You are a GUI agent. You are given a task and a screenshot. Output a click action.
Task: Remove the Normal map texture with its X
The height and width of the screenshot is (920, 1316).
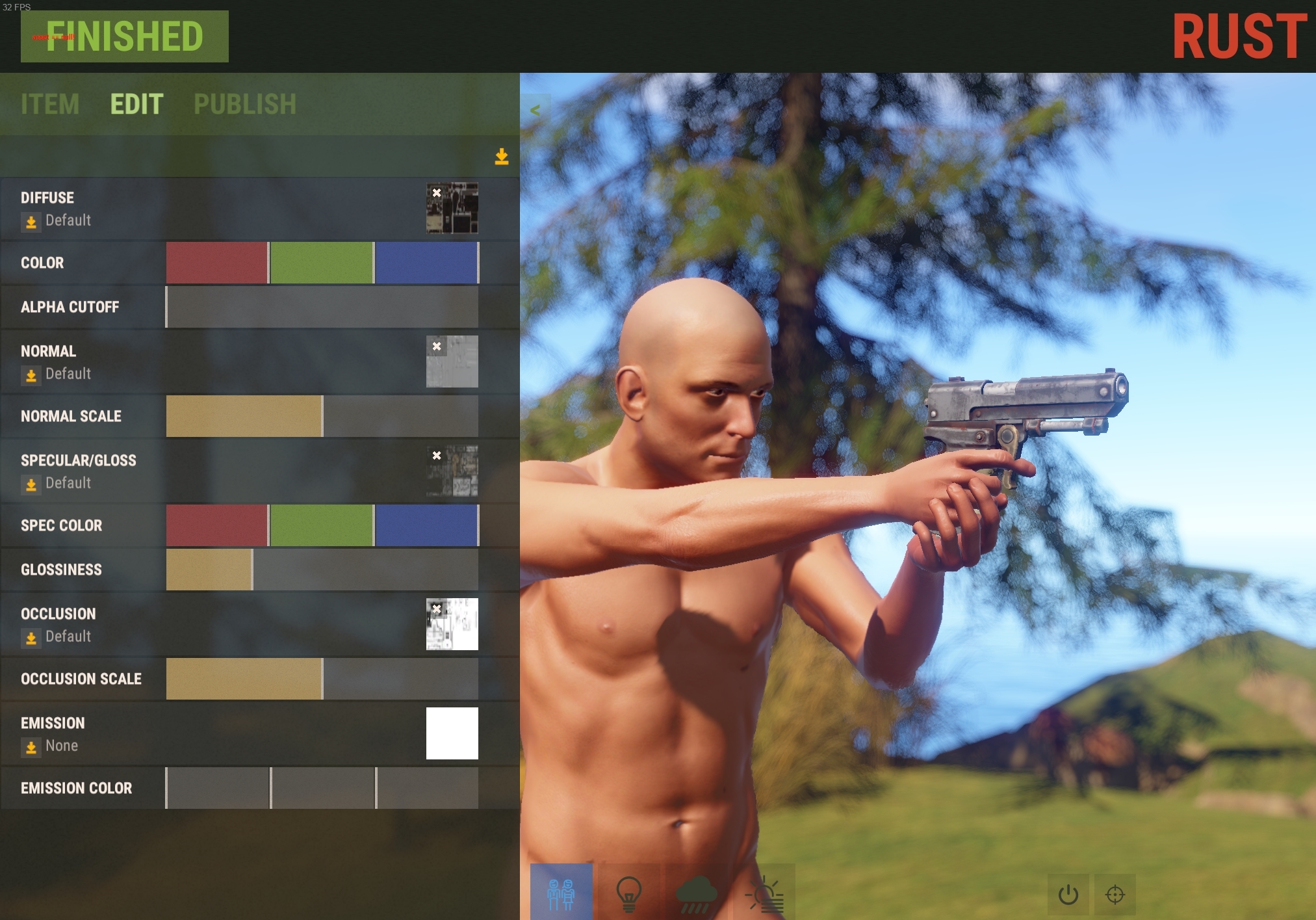click(436, 345)
